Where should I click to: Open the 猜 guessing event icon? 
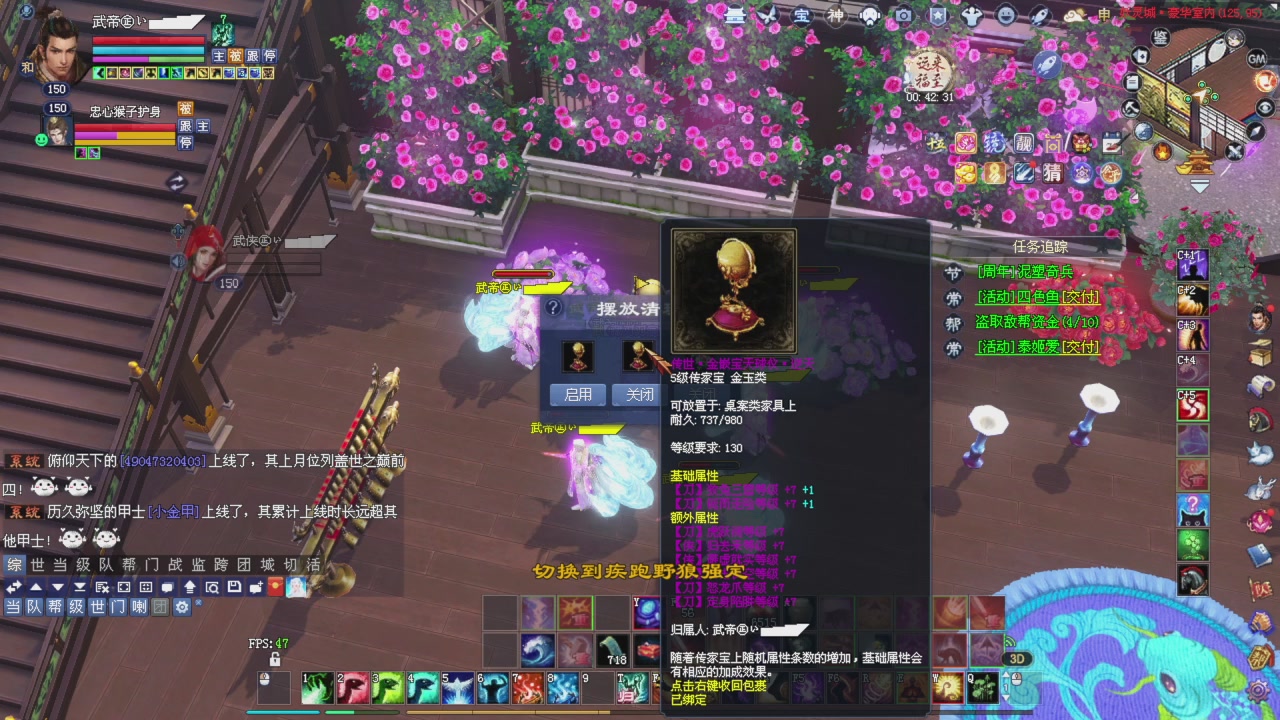click(1052, 173)
